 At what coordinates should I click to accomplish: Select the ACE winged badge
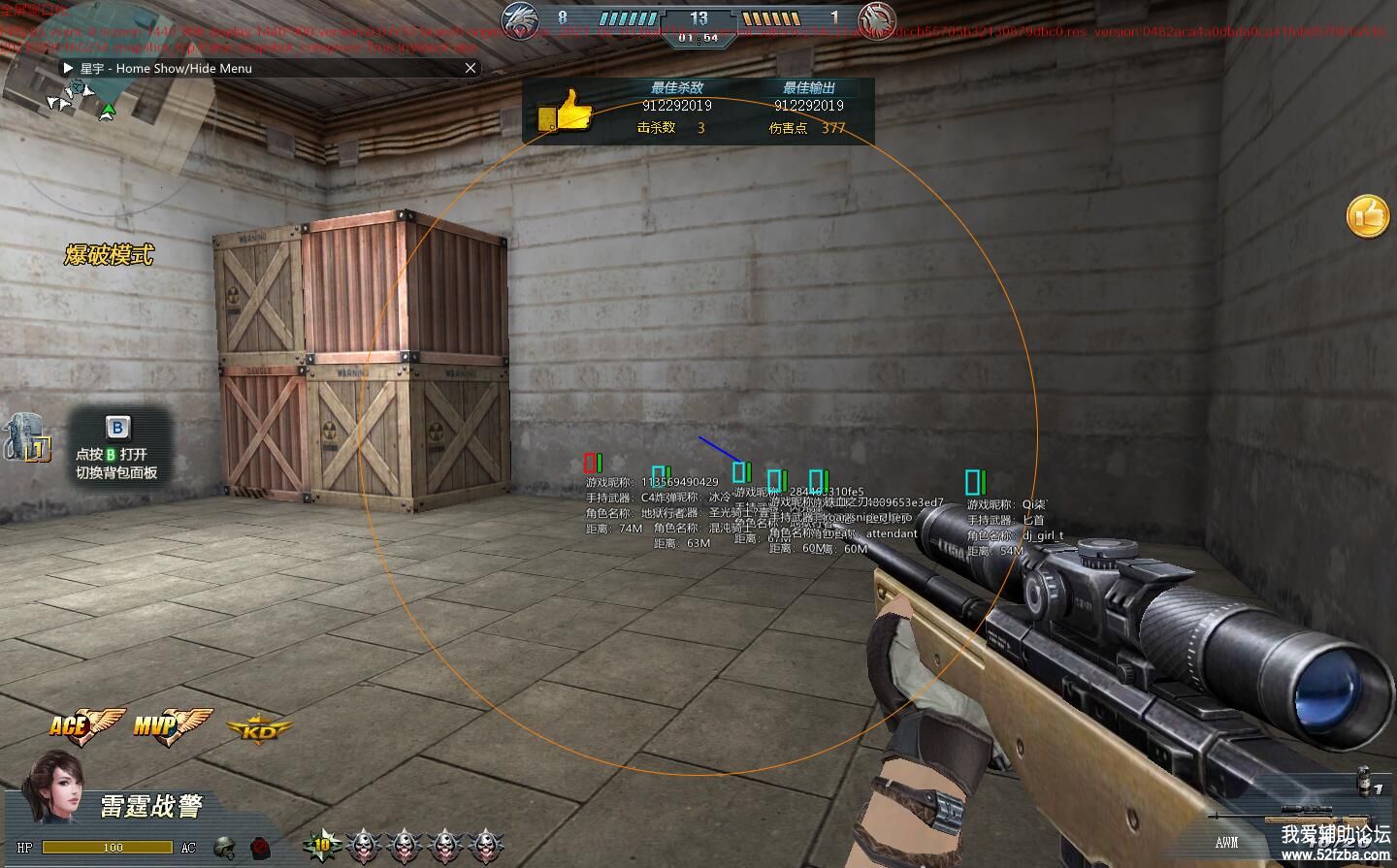tap(84, 724)
